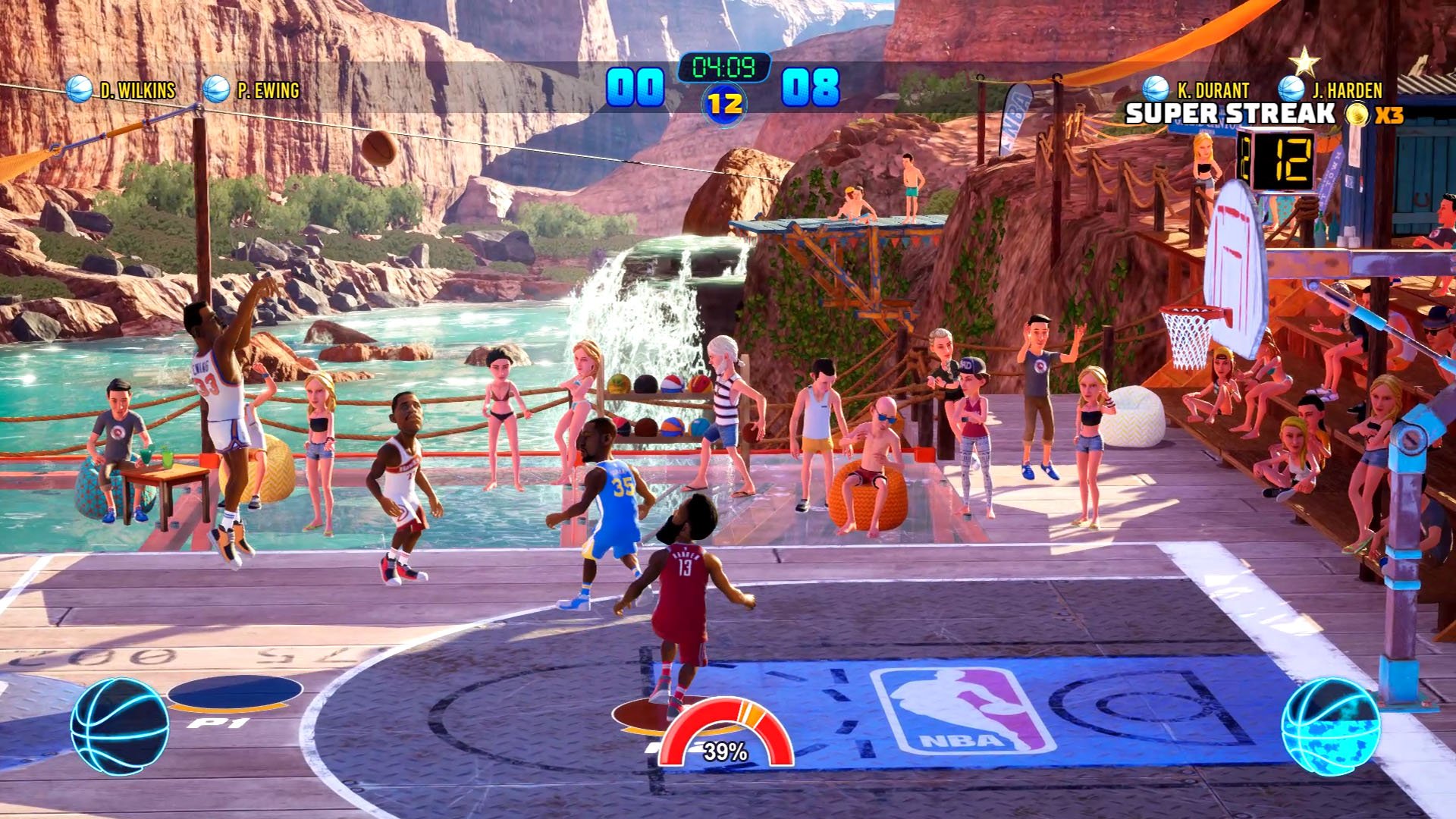The width and height of the screenshot is (1456, 819).
Task: Expand the game clock showing 04:09
Action: [x=726, y=67]
